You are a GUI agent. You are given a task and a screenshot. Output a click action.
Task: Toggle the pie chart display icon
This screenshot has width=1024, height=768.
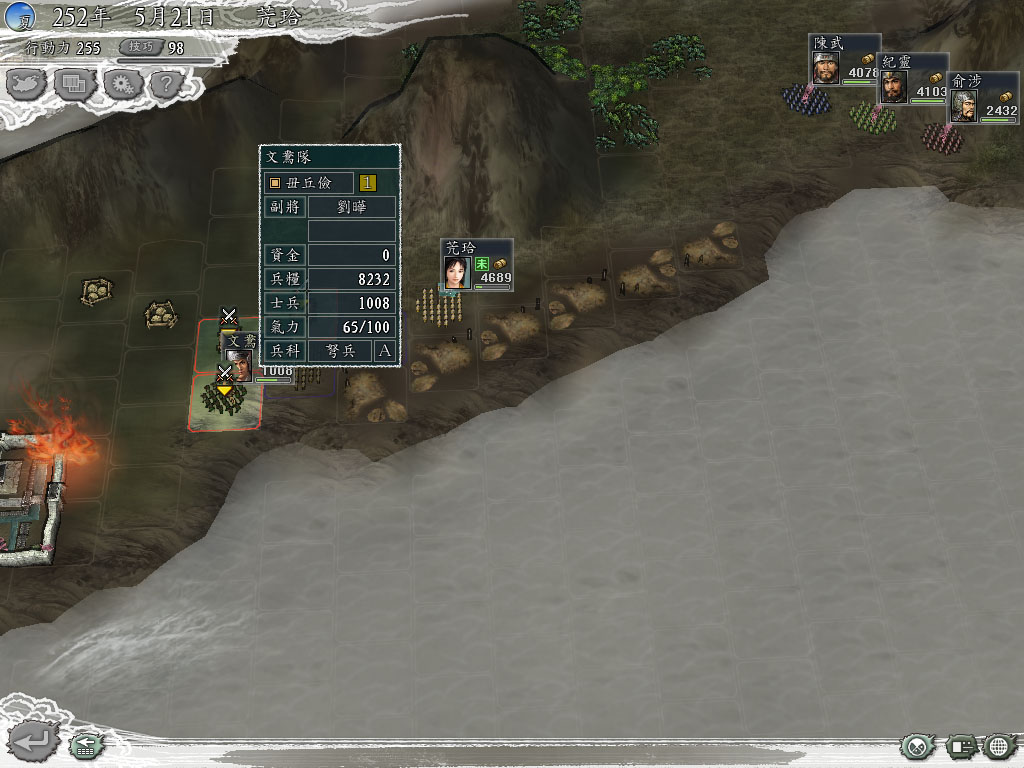[916, 746]
